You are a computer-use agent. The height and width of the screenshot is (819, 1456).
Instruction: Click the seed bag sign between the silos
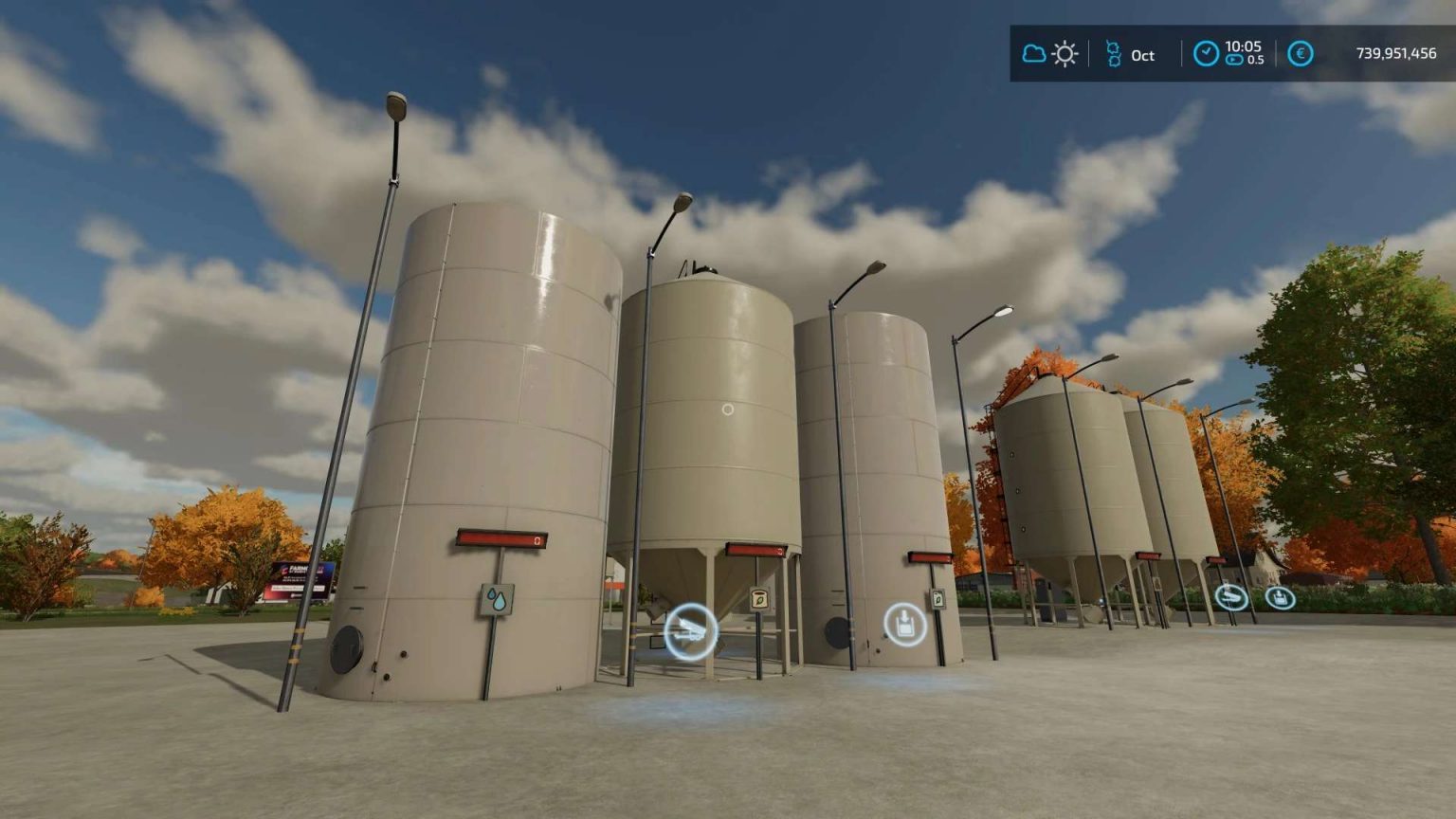758,597
